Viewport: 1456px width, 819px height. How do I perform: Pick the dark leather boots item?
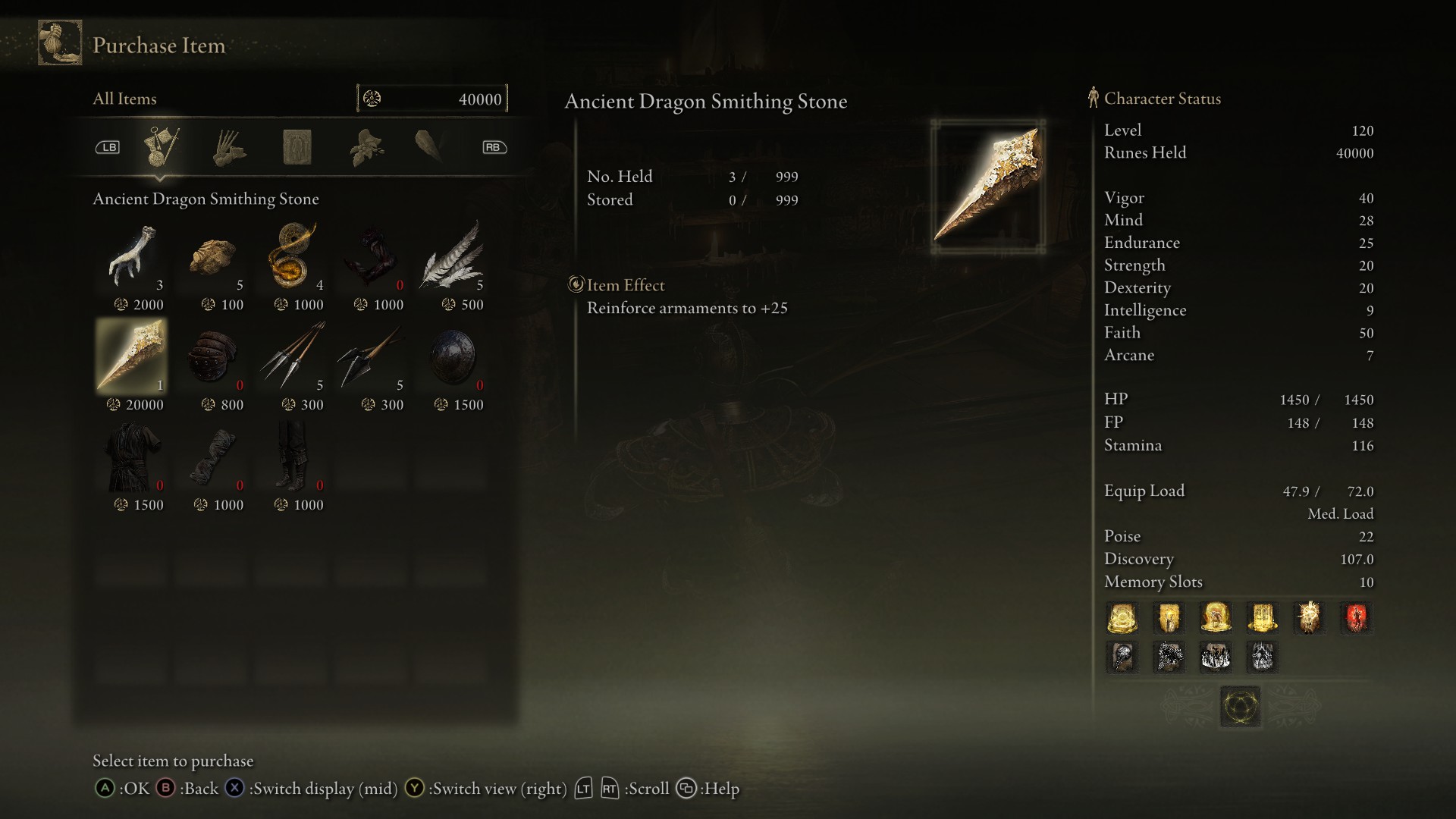point(293,457)
